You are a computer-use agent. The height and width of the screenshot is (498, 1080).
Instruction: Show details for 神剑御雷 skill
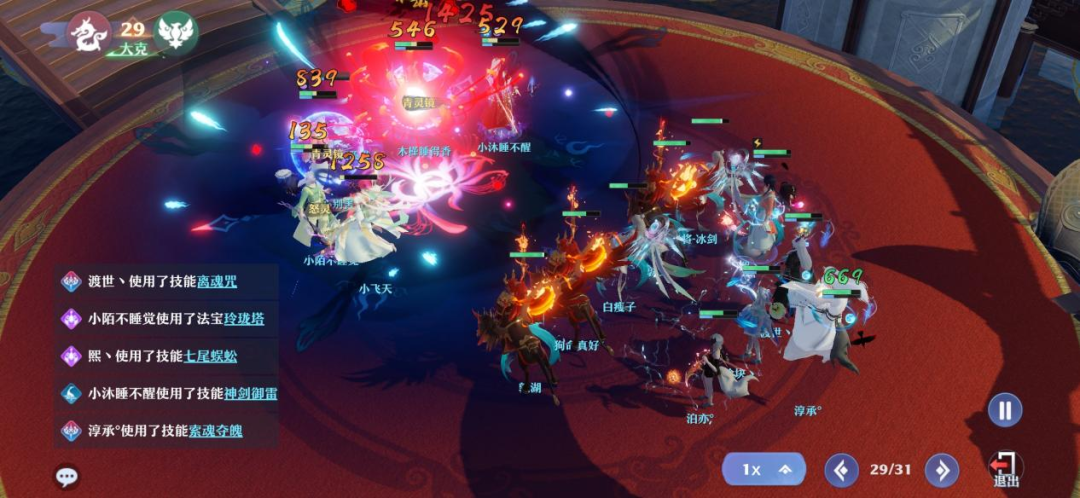251,393
